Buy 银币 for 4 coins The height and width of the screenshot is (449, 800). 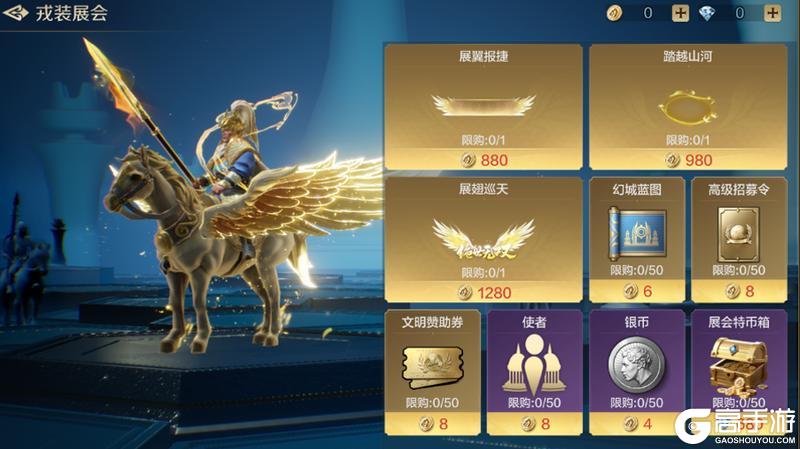point(635,424)
